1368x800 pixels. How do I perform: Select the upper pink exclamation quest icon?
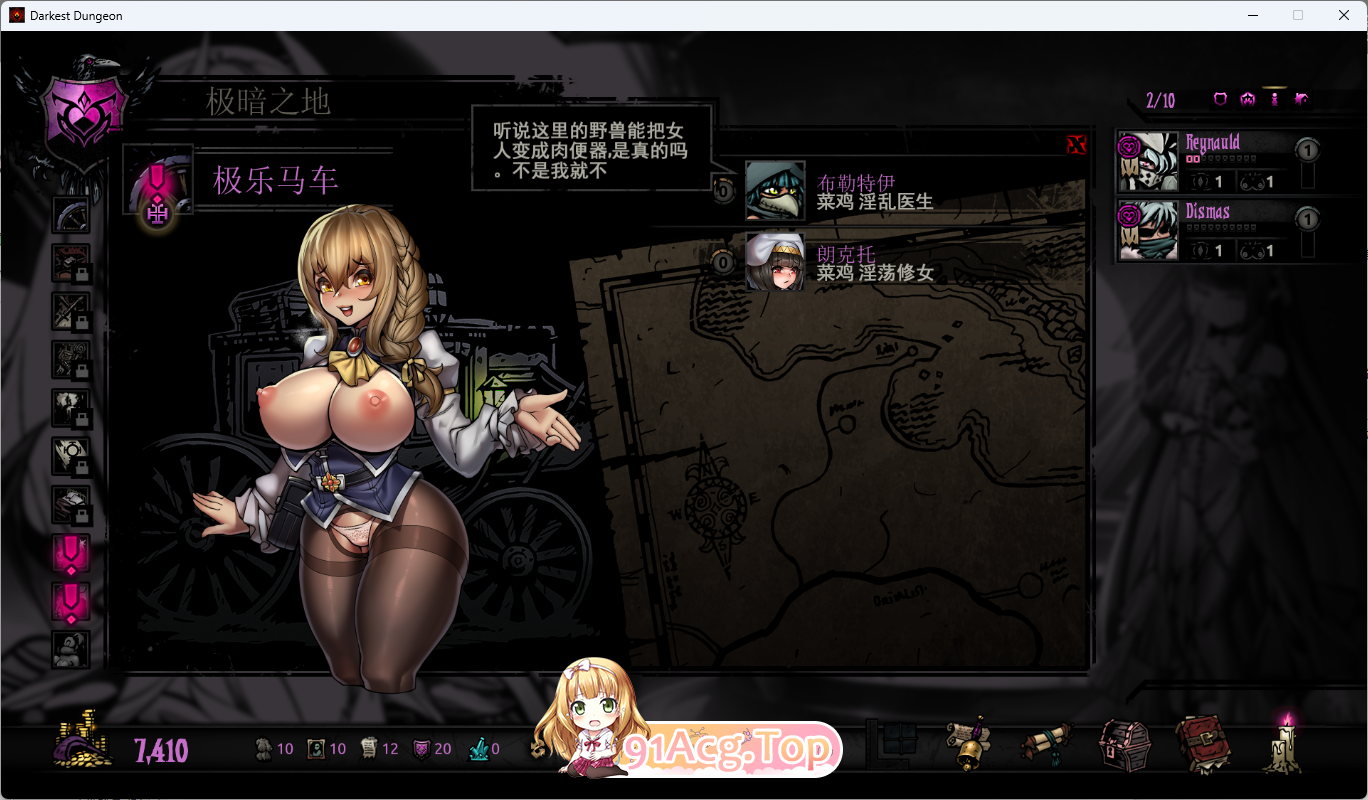click(71, 553)
